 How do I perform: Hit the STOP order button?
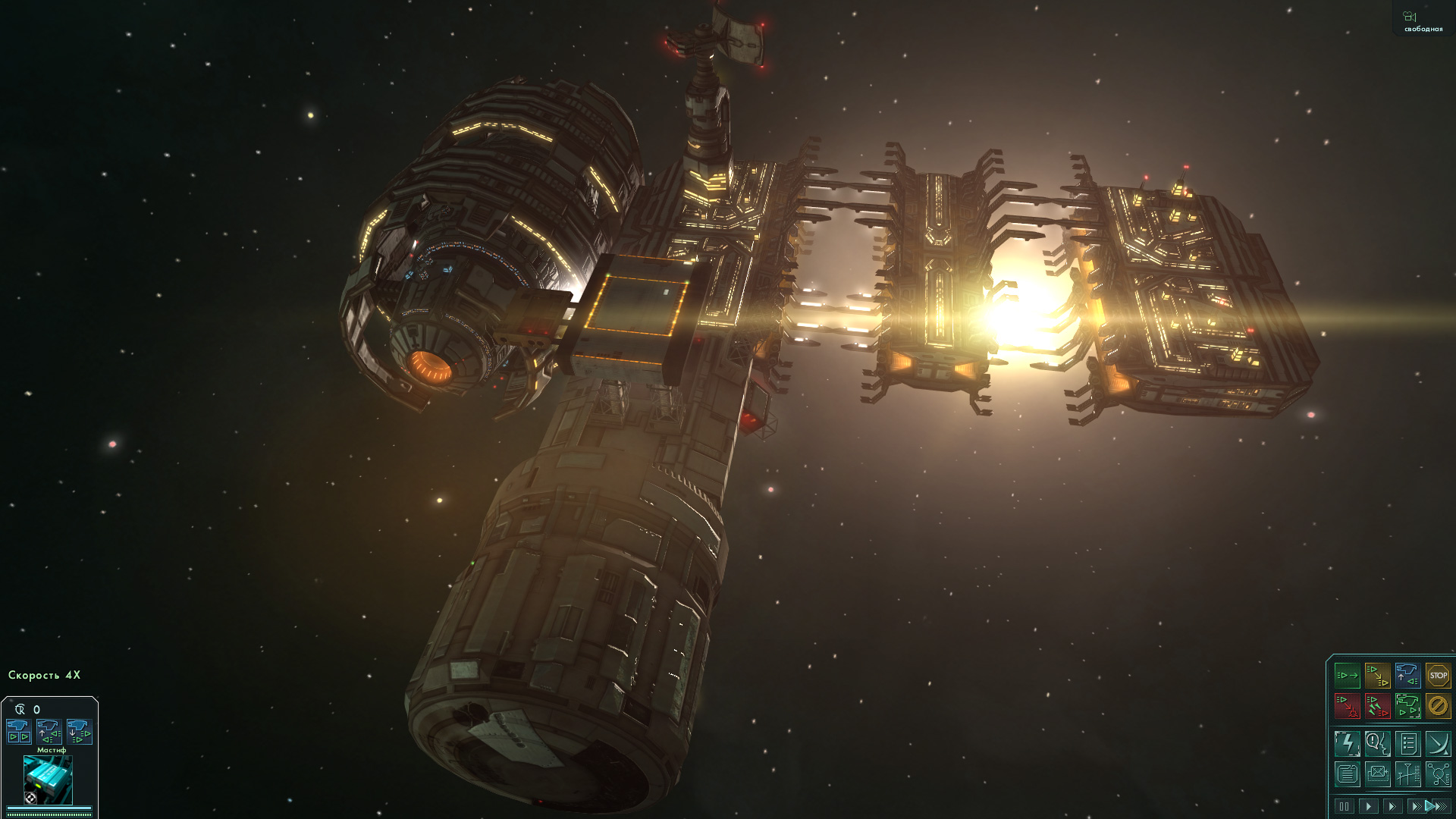pyautogui.click(x=1438, y=675)
